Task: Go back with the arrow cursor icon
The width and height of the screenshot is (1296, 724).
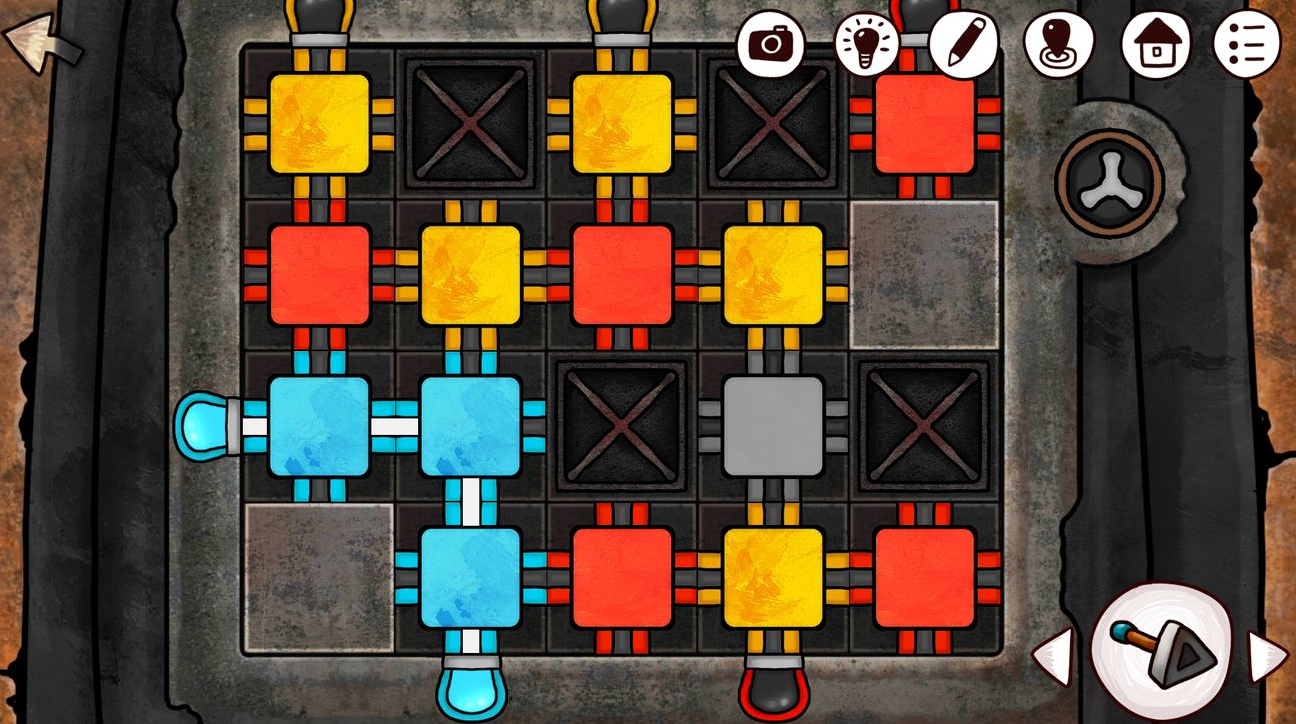Action: 40,43
